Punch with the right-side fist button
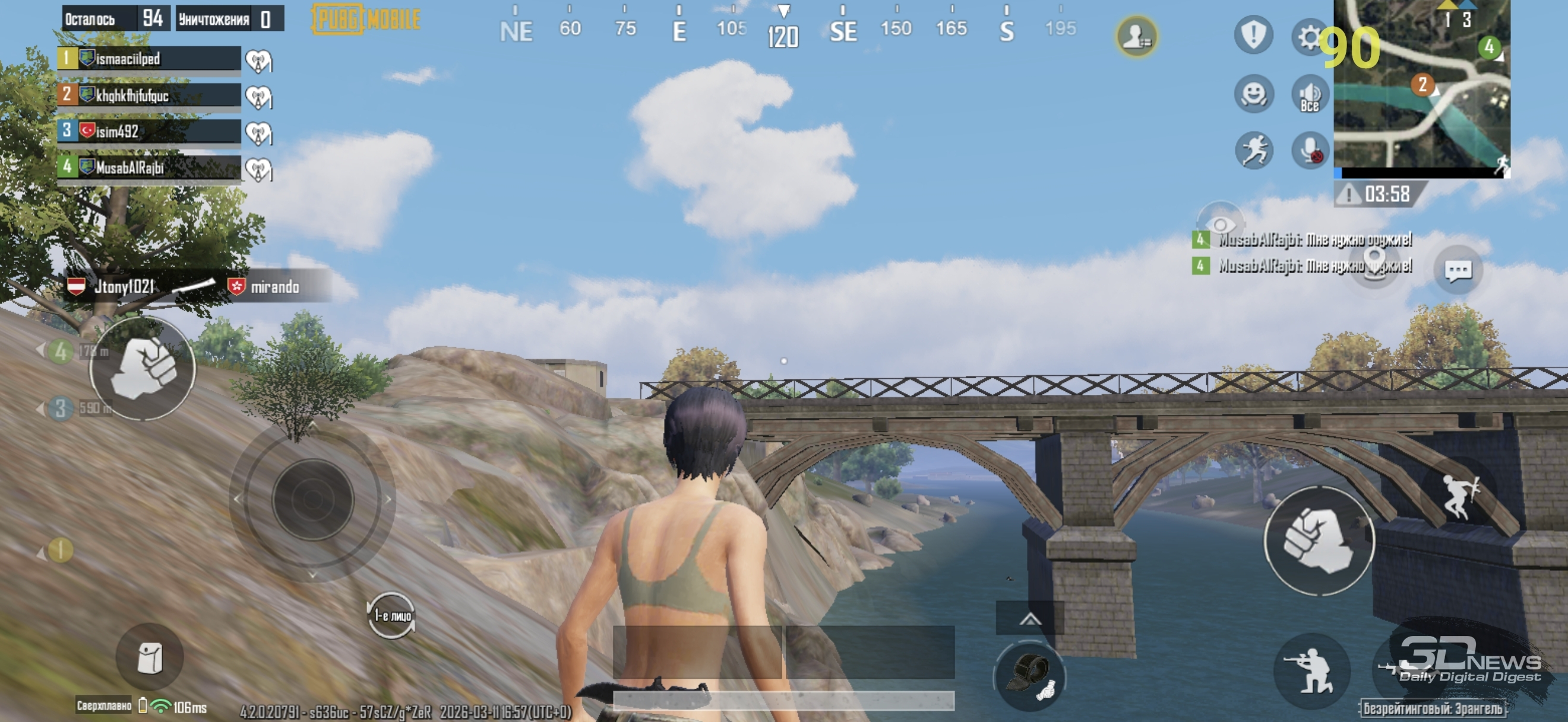 click(x=1319, y=540)
